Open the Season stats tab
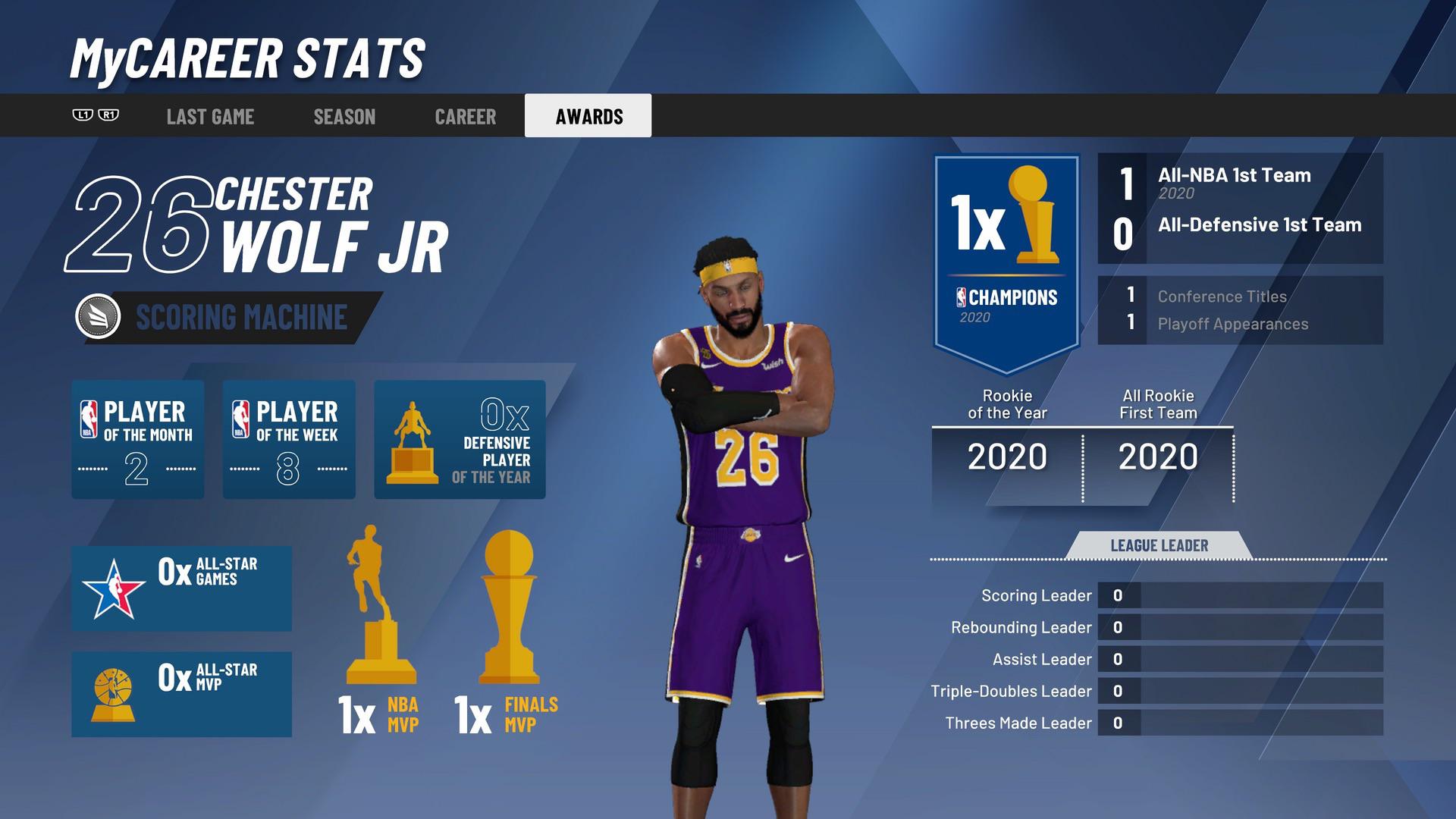 [344, 116]
